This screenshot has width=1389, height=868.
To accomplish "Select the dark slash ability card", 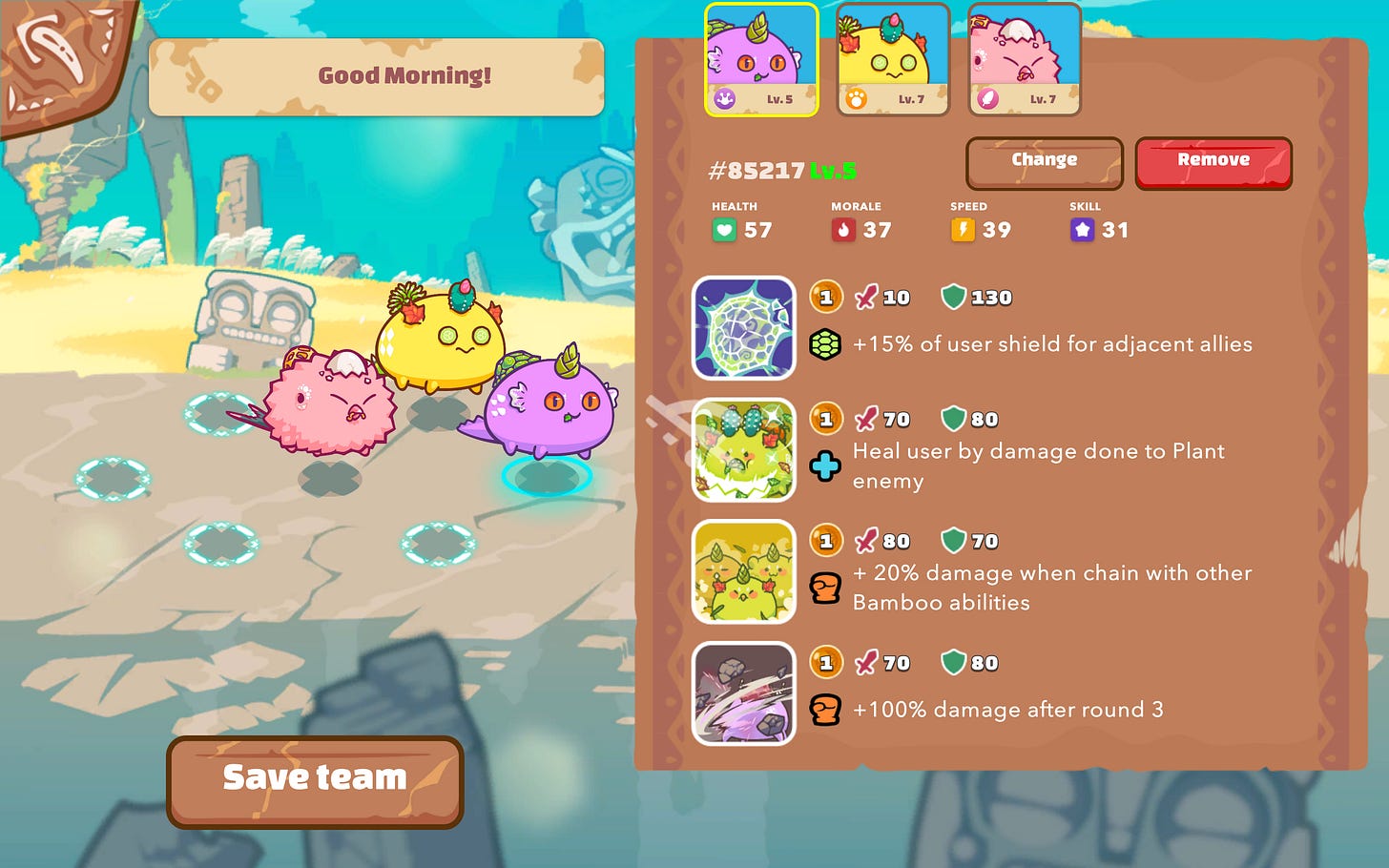I will coord(744,693).
